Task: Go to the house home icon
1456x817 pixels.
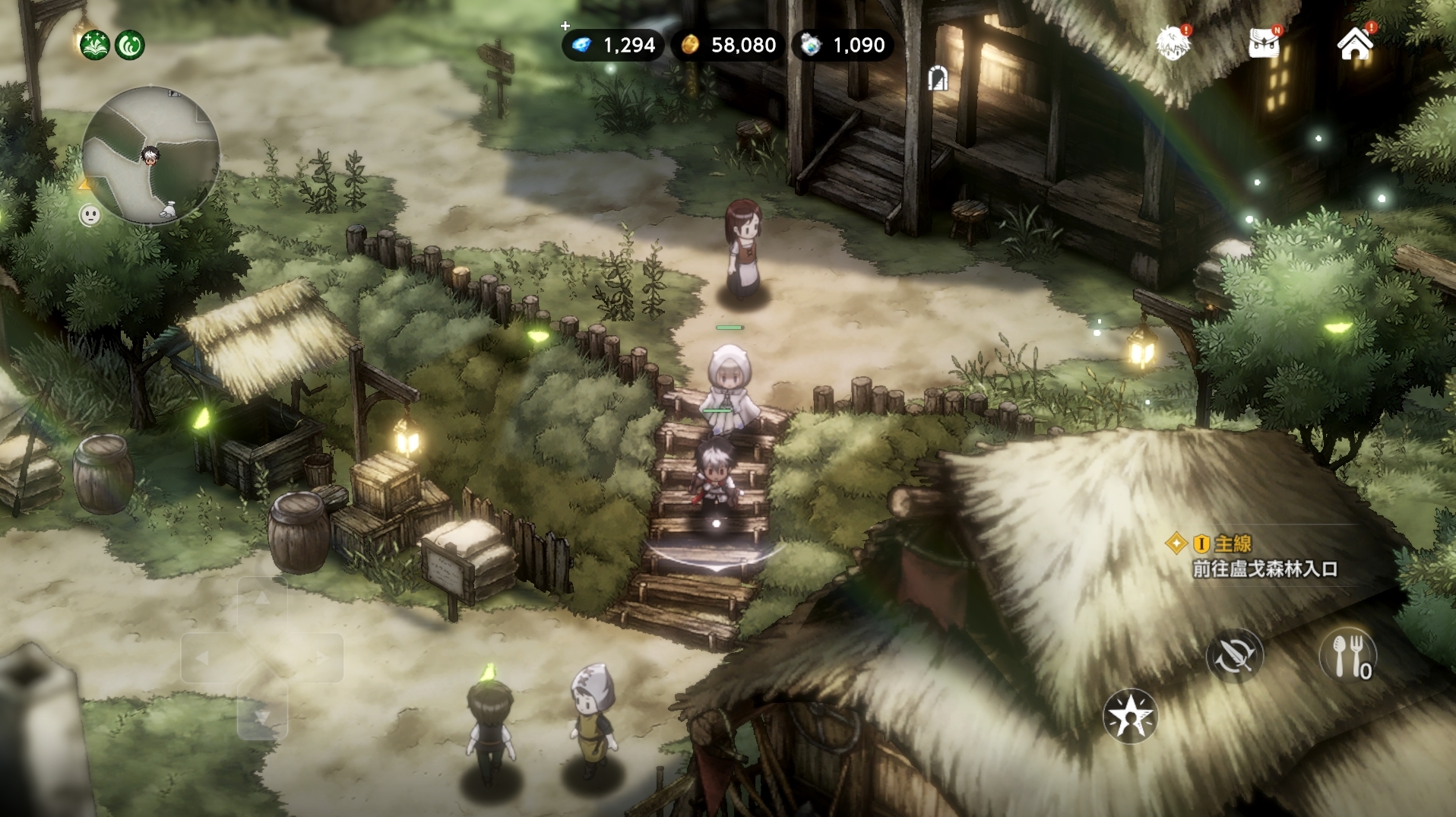Action: coord(1355,43)
